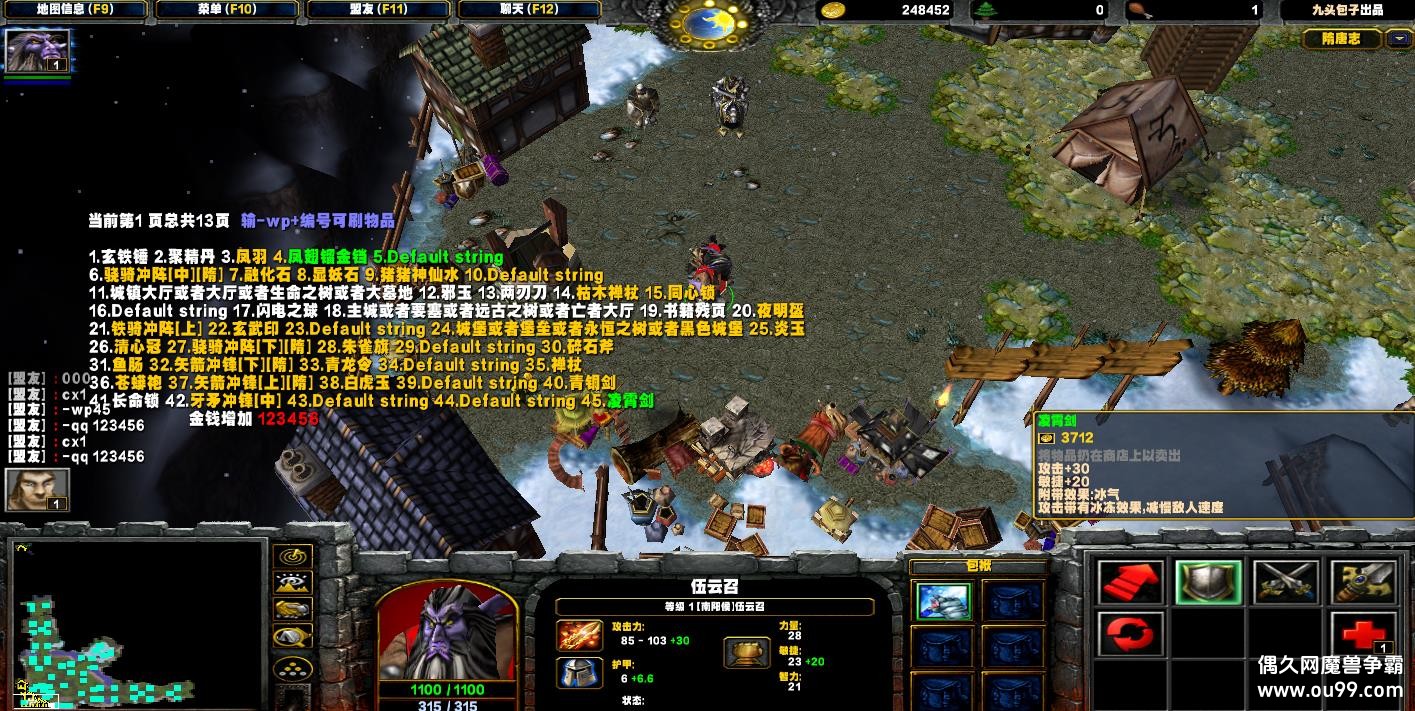Expand the dropdown arrow beside 隋唐志
The height and width of the screenshot is (711, 1415).
(1397, 39)
